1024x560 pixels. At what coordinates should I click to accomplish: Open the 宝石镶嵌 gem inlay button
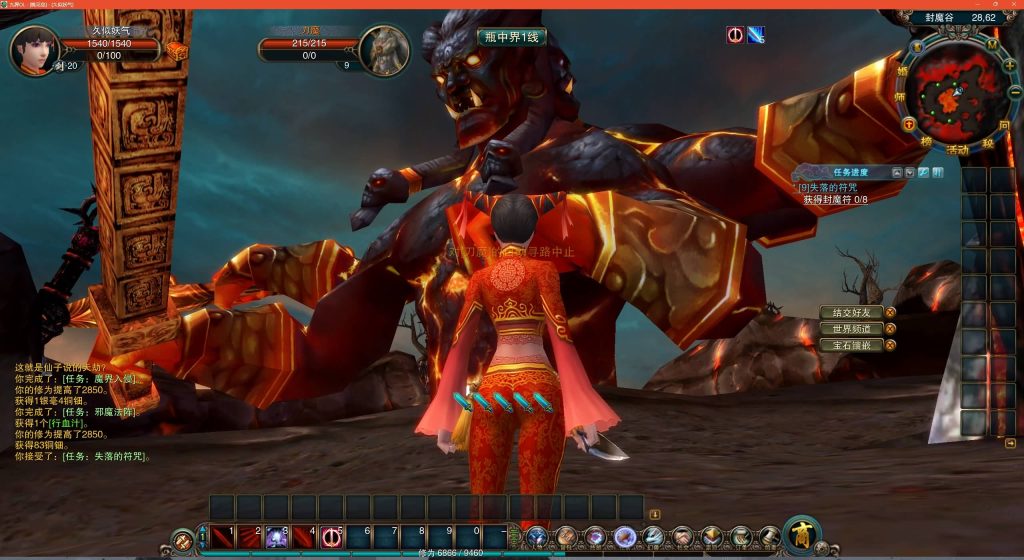coord(851,345)
